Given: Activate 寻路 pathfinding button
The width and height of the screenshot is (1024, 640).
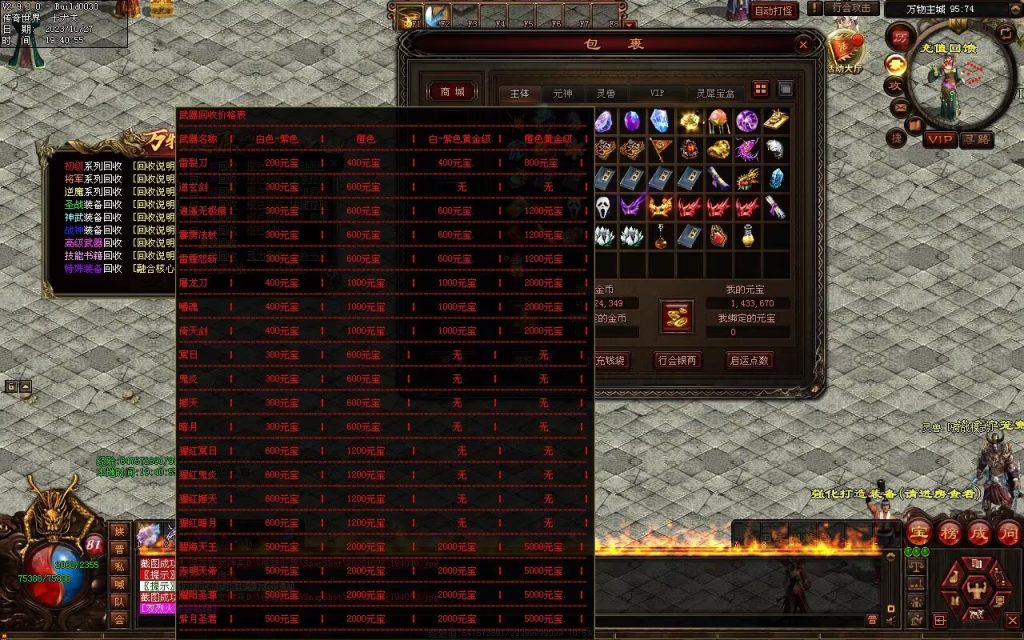Looking at the screenshot, I should [x=977, y=139].
